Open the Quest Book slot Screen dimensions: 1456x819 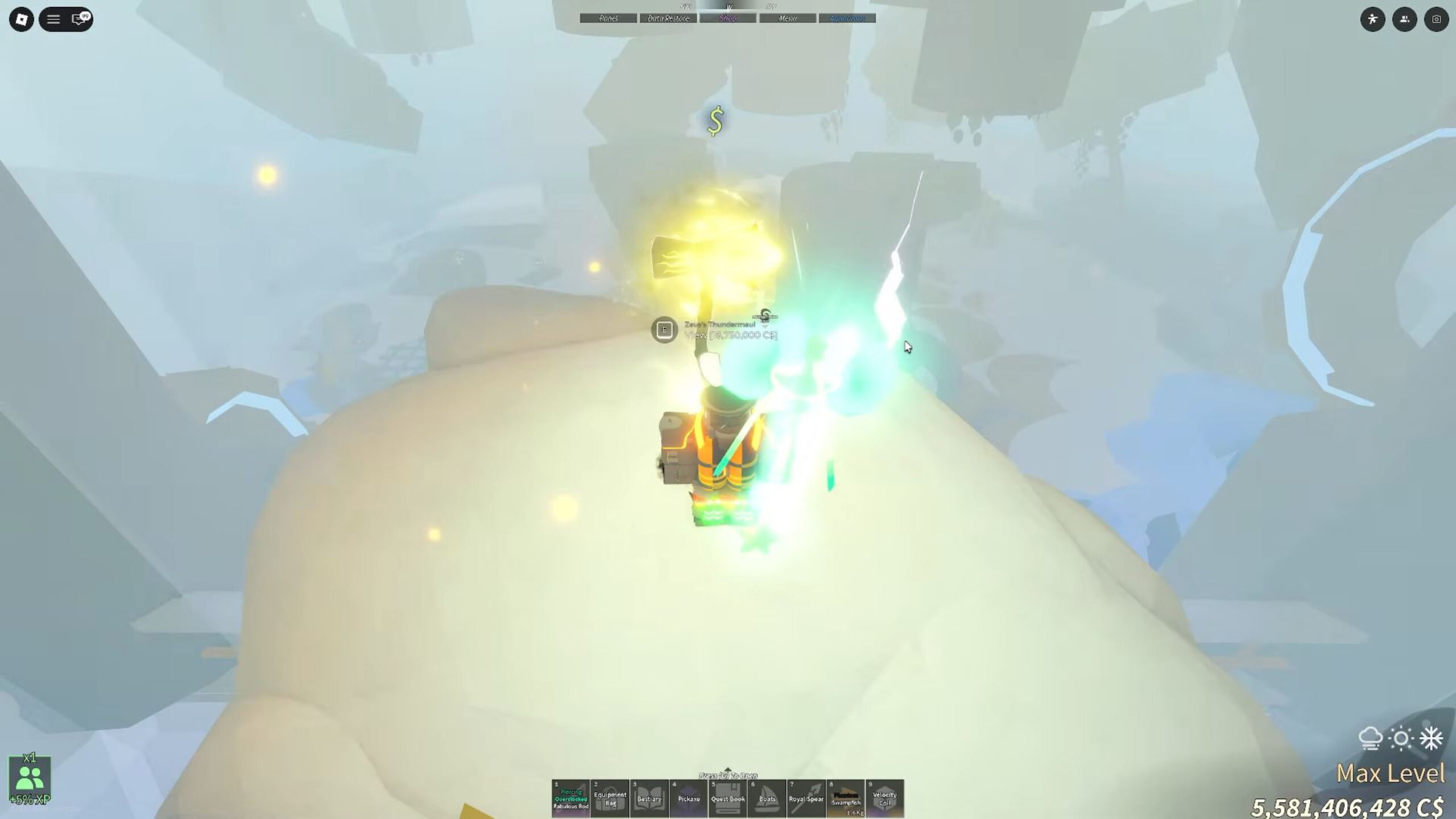pyautogui.click(x=727, y=798)
